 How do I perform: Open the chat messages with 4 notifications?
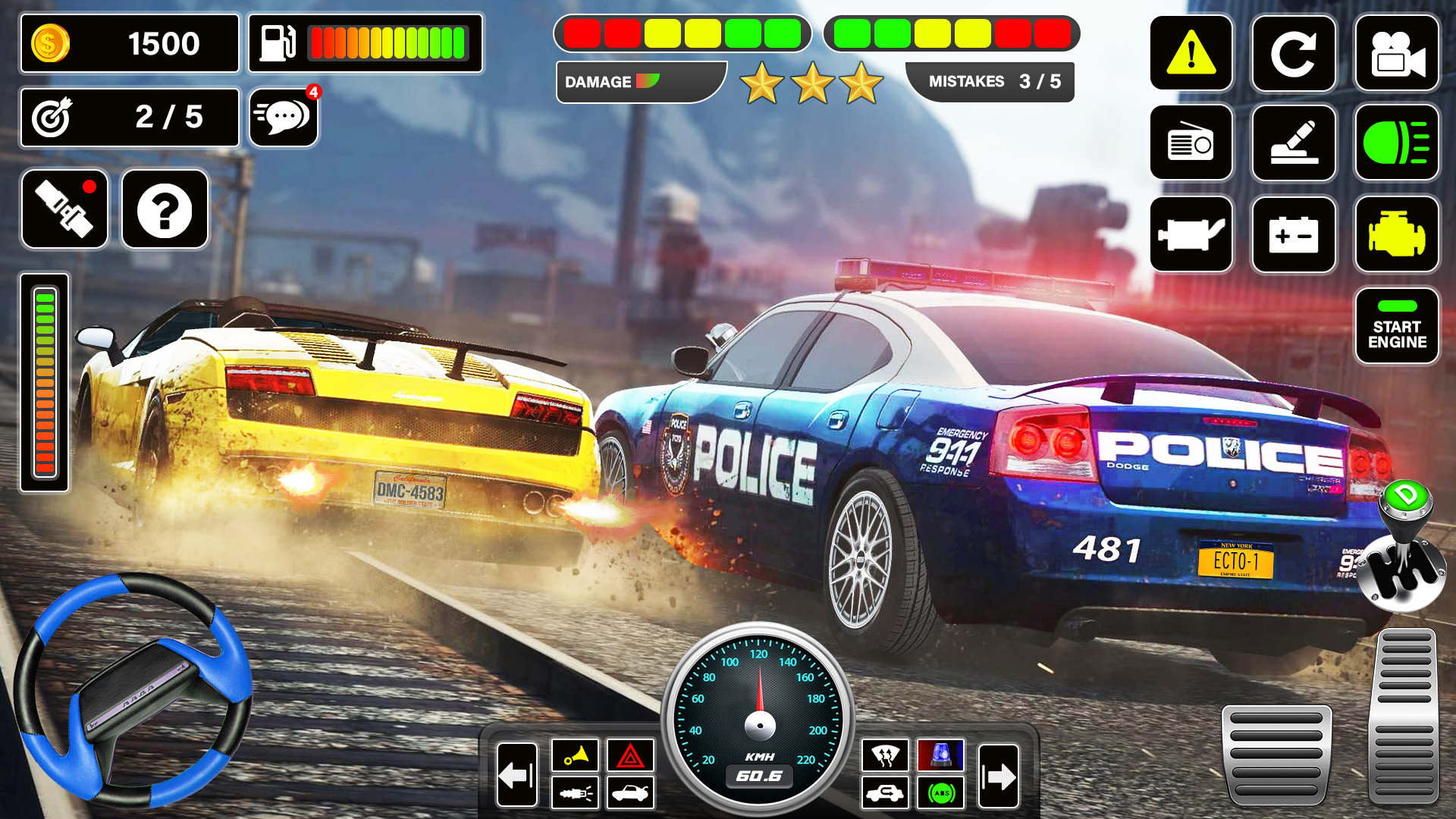283,117
